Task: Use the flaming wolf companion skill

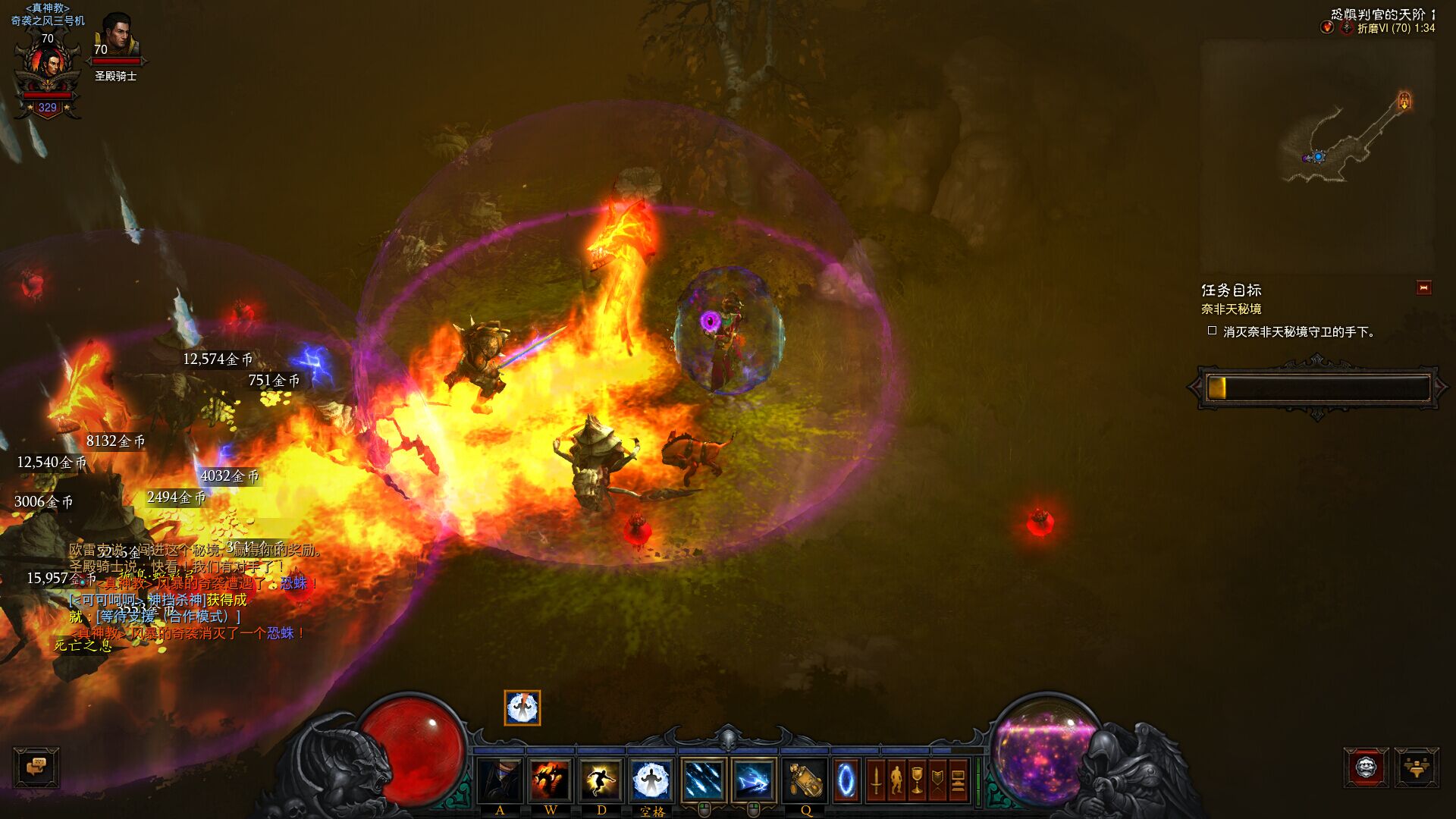Action: tap(551, 780)
